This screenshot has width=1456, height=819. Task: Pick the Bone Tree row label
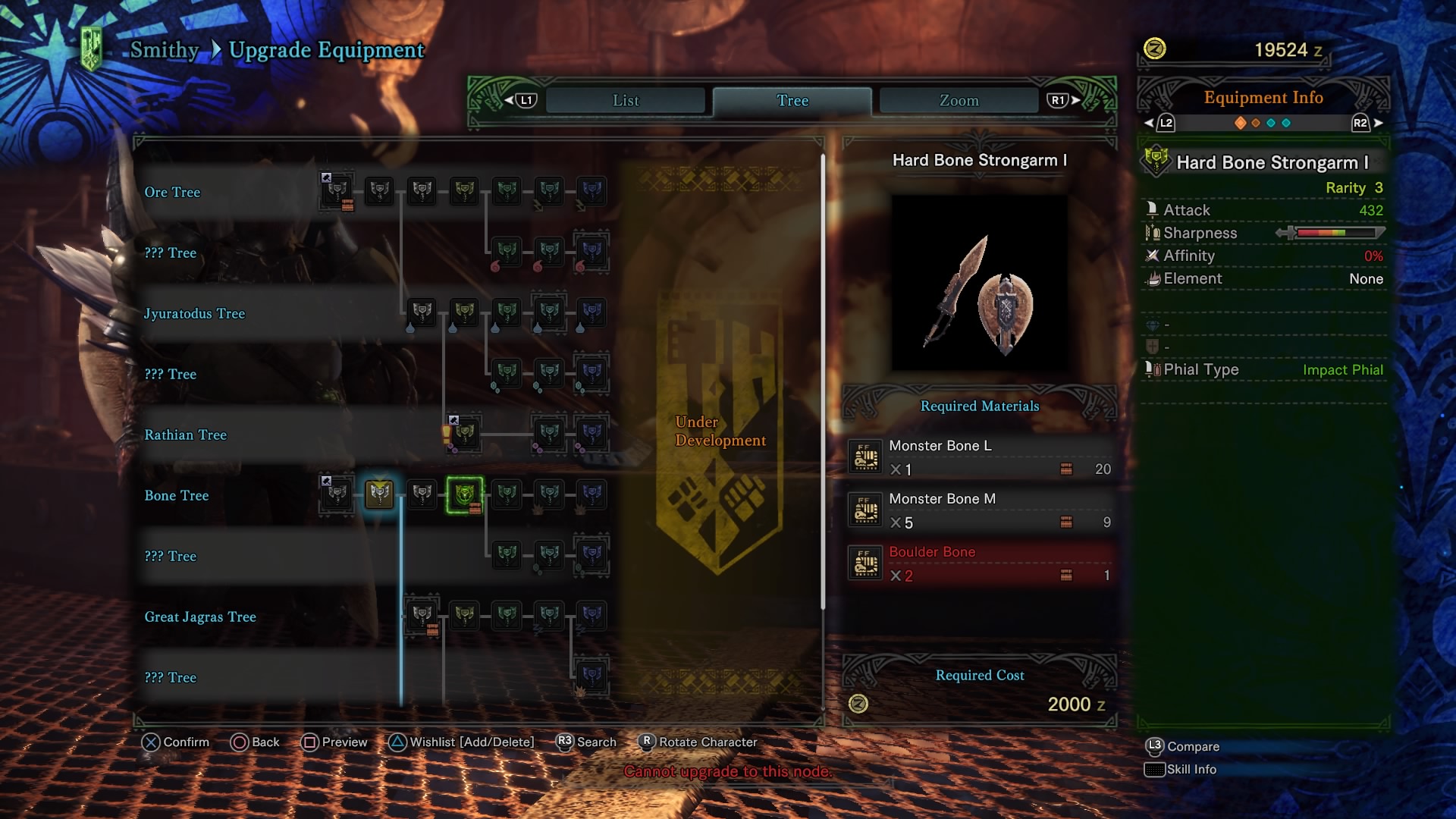pyautogui.click(x=176, y=496)
